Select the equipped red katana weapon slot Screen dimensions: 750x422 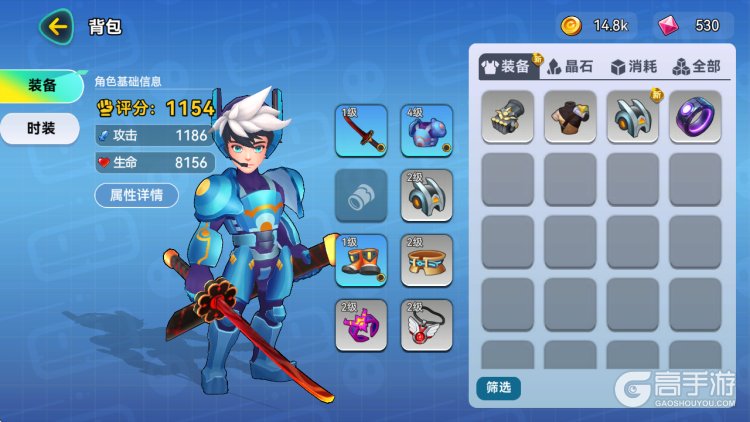pyautogui.click(x=361, y=131)
